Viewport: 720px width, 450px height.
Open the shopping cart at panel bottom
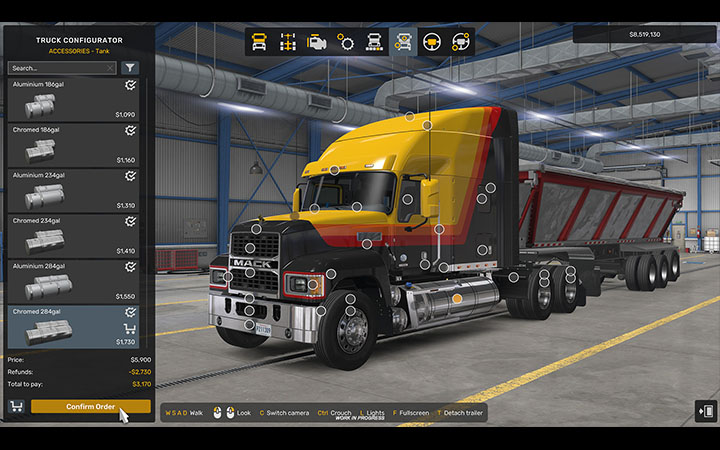tap(16, 406)
